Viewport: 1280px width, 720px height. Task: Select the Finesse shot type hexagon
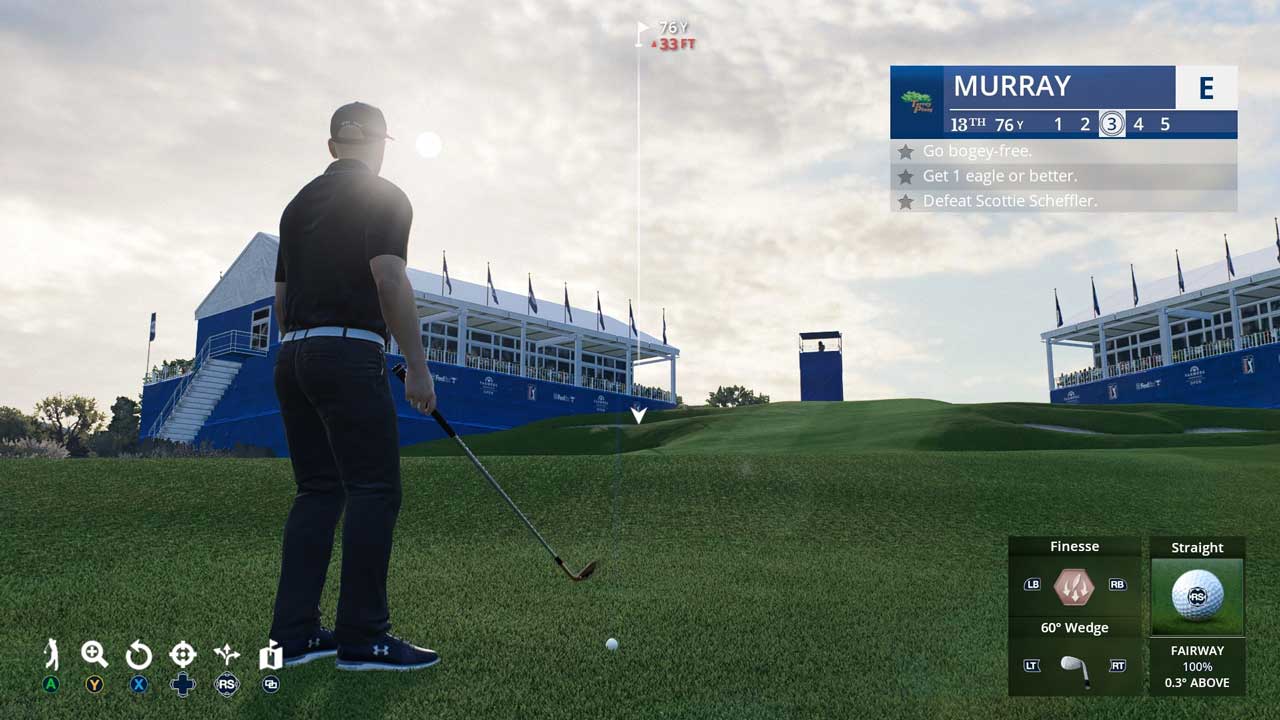pos(1074,586)
